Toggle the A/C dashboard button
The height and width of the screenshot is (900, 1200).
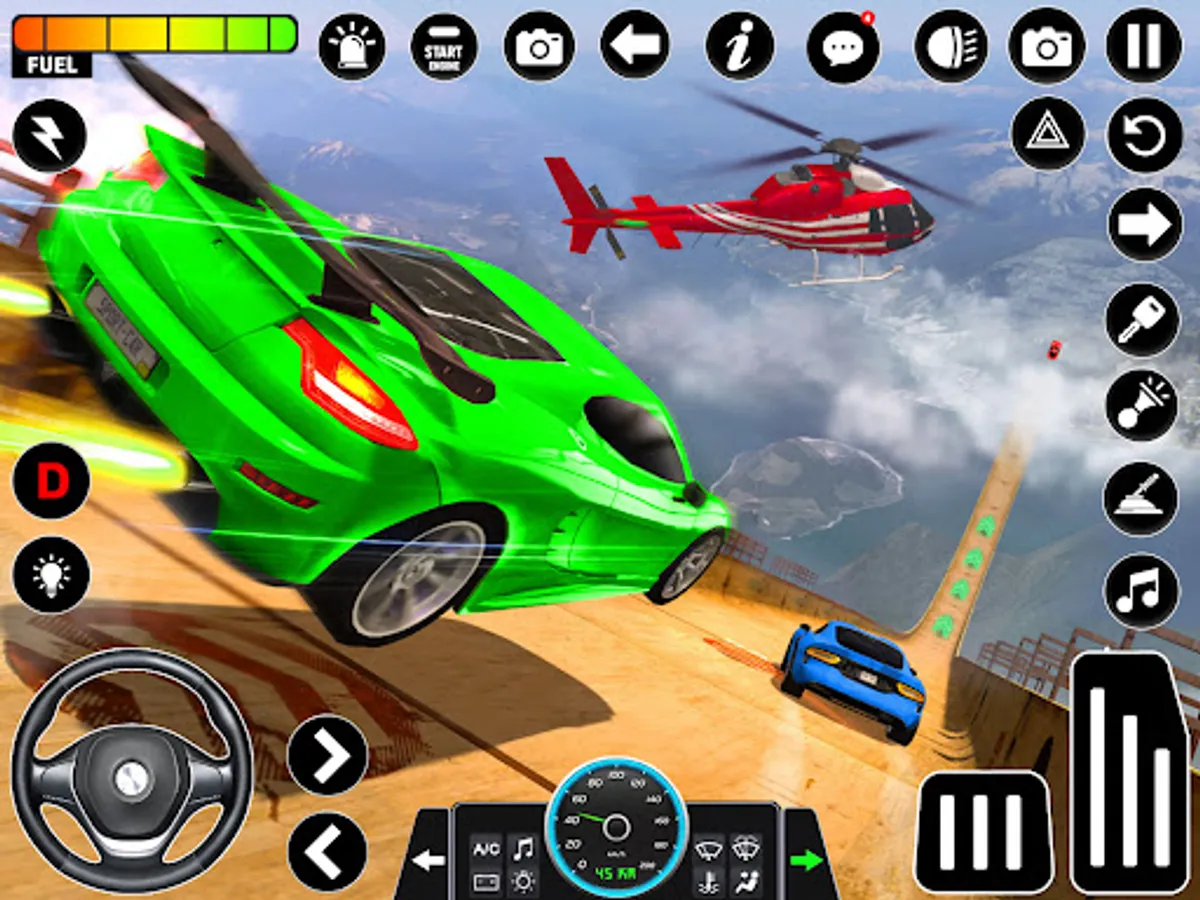click(486, 849)
